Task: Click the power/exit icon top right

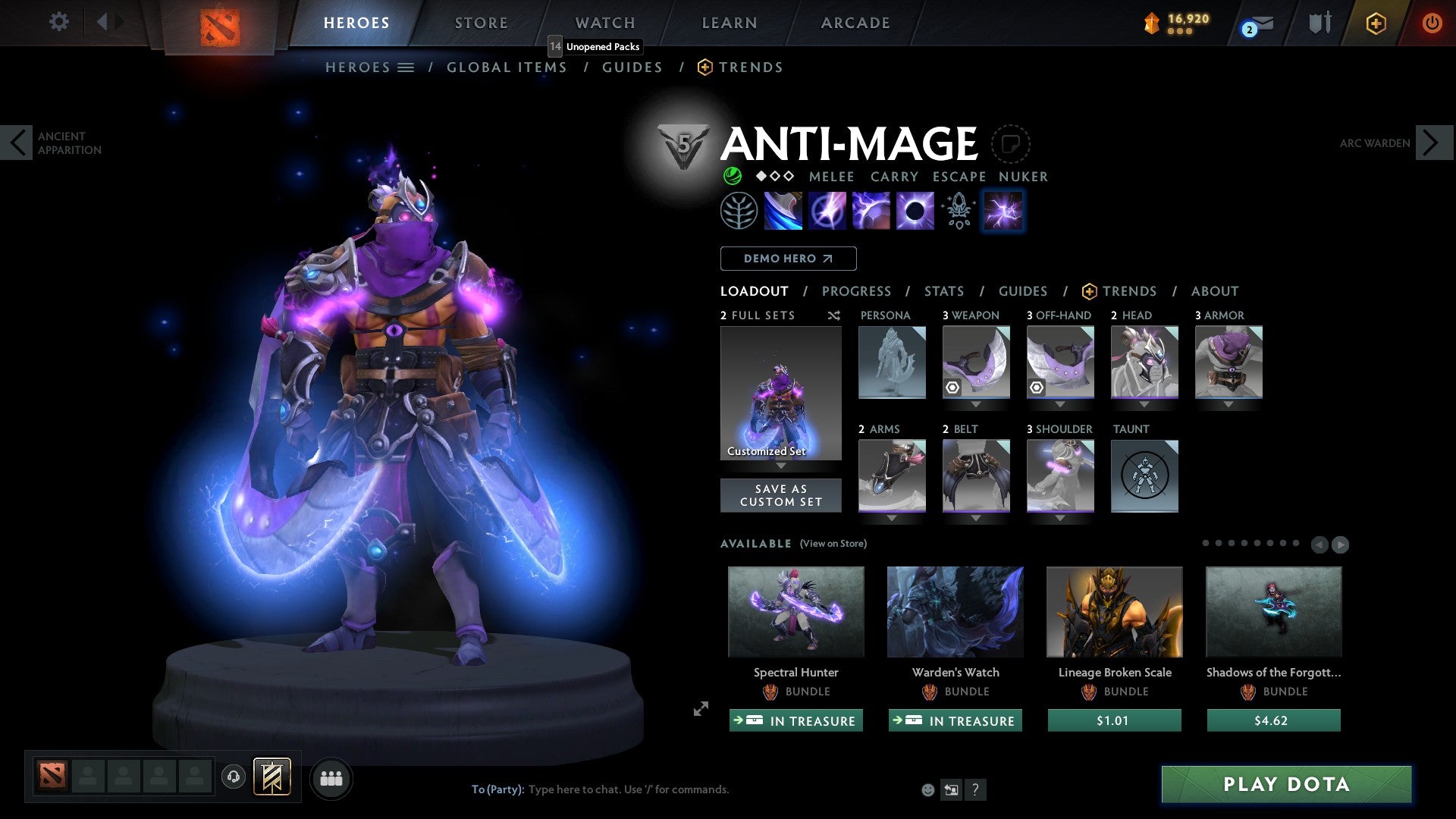Action: (1432, 23)
